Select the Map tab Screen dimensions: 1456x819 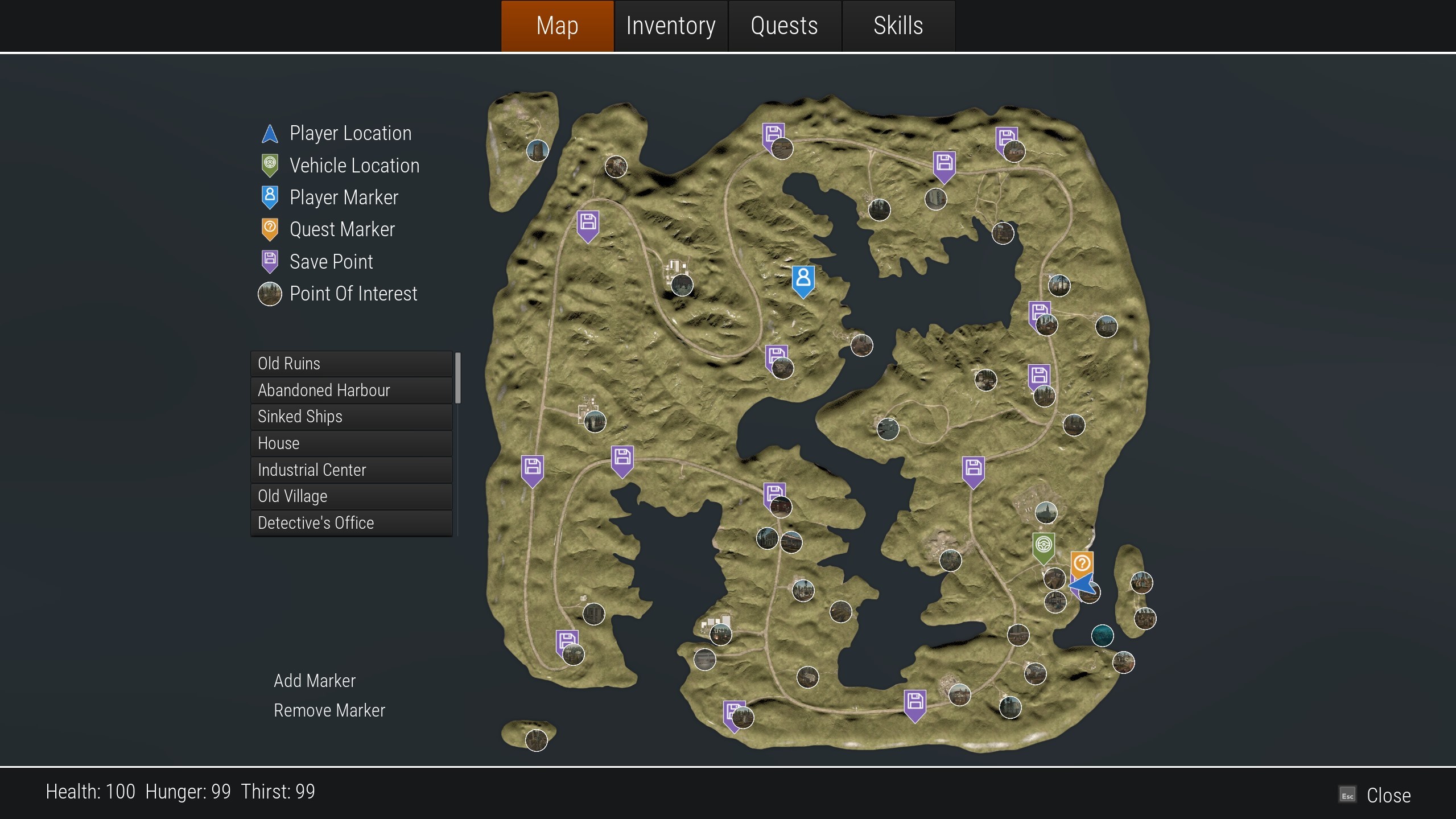[x=557, y=26]
